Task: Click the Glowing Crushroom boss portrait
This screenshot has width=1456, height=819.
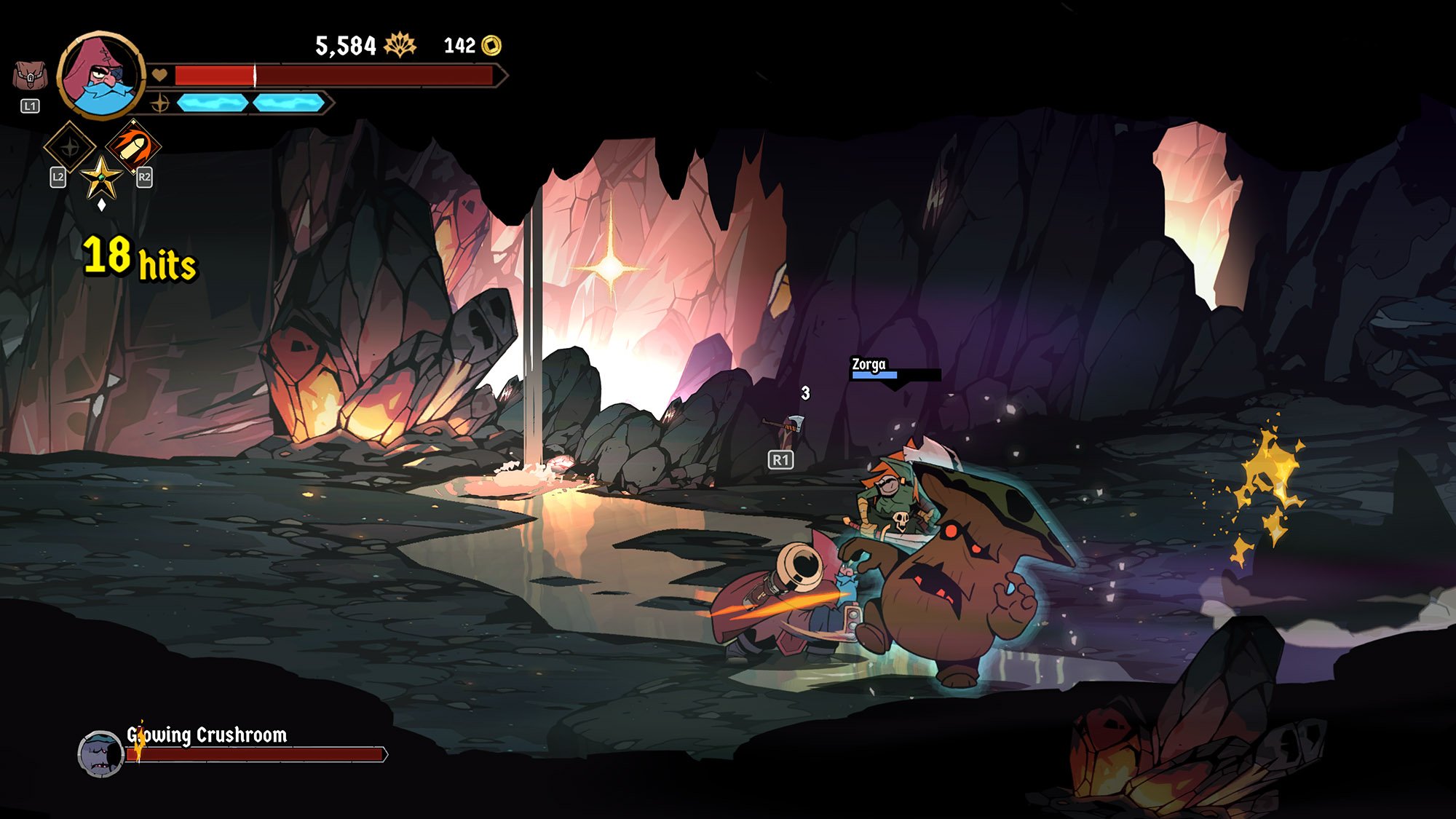Action: [x=100, y=753]
